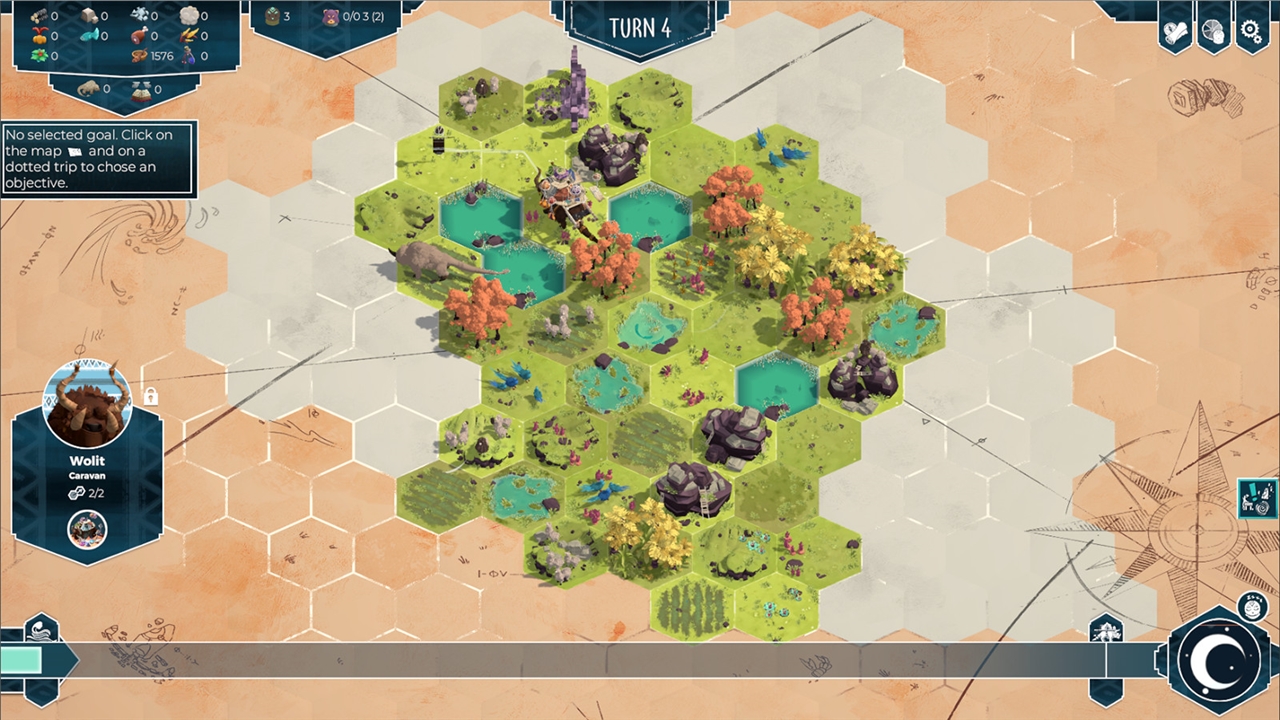The image size is (1280, 720).
Task: Open the no selected goal objective panel
Action: 98,158
